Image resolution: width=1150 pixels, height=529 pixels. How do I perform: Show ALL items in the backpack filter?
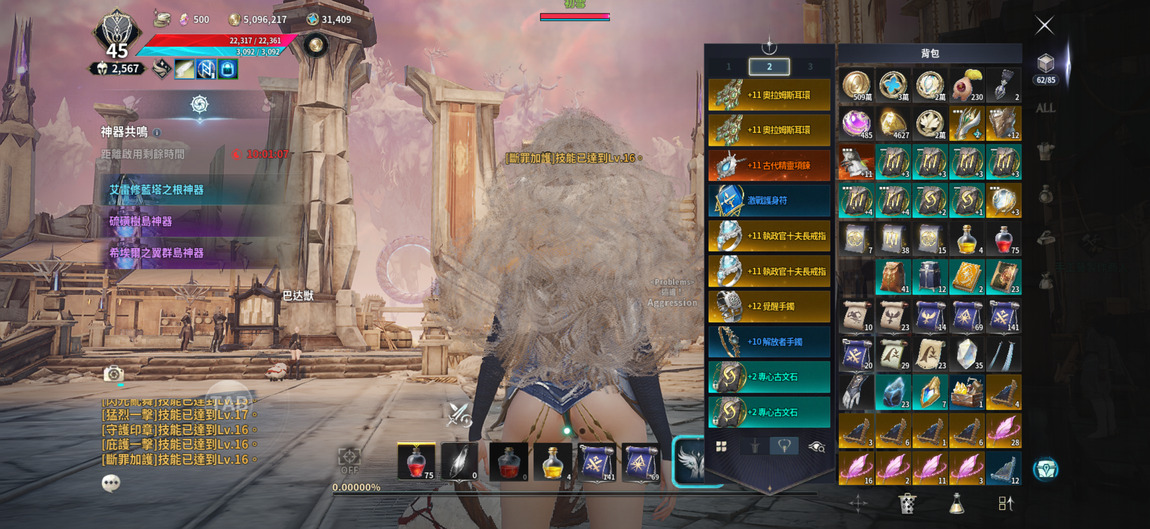1045,108
